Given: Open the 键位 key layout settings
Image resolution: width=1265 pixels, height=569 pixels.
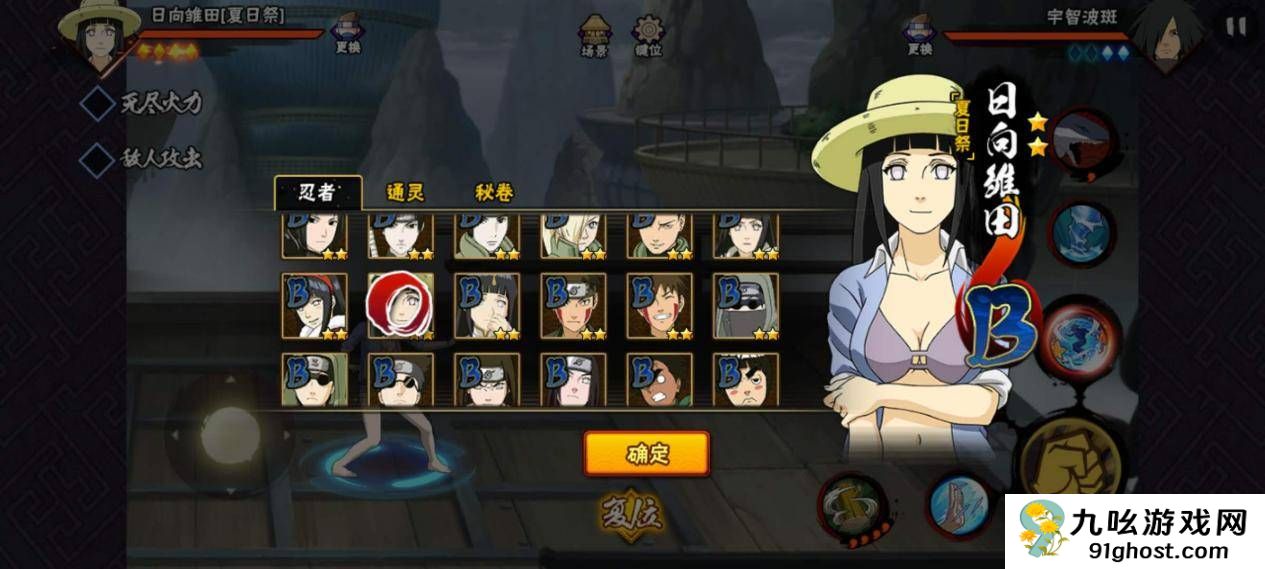Looking at the screenshot, I should point(649,36).
